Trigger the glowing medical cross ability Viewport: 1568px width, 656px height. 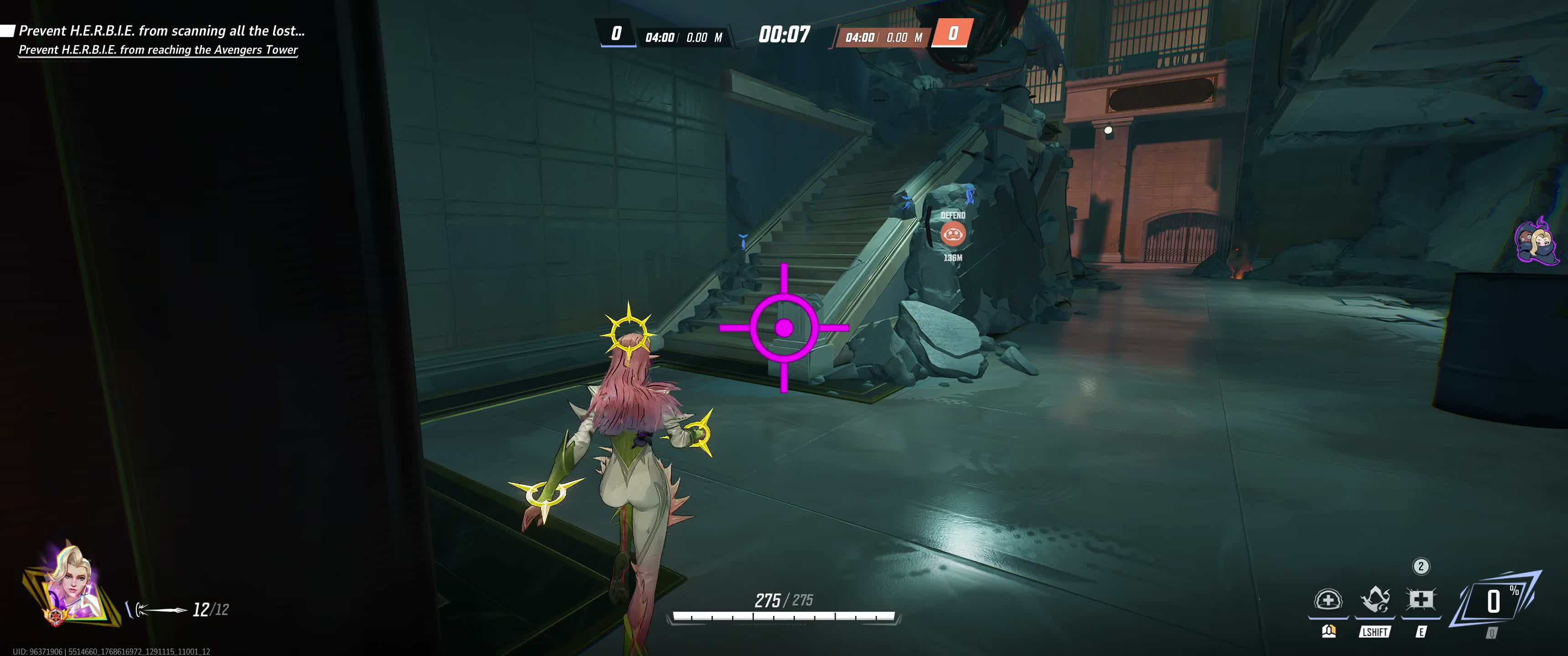[x=1420, y=600]
